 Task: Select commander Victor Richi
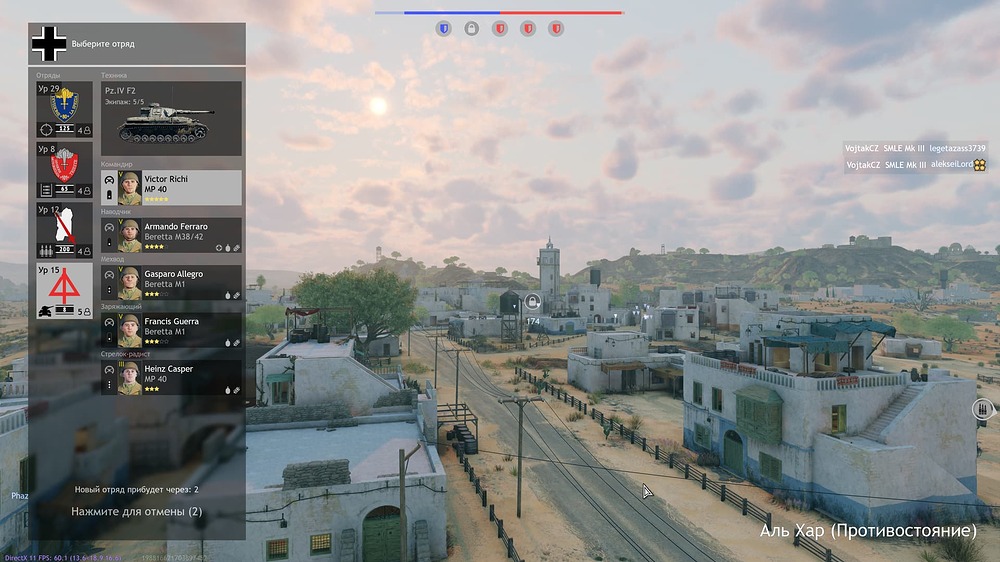click(x=171, y=187)
